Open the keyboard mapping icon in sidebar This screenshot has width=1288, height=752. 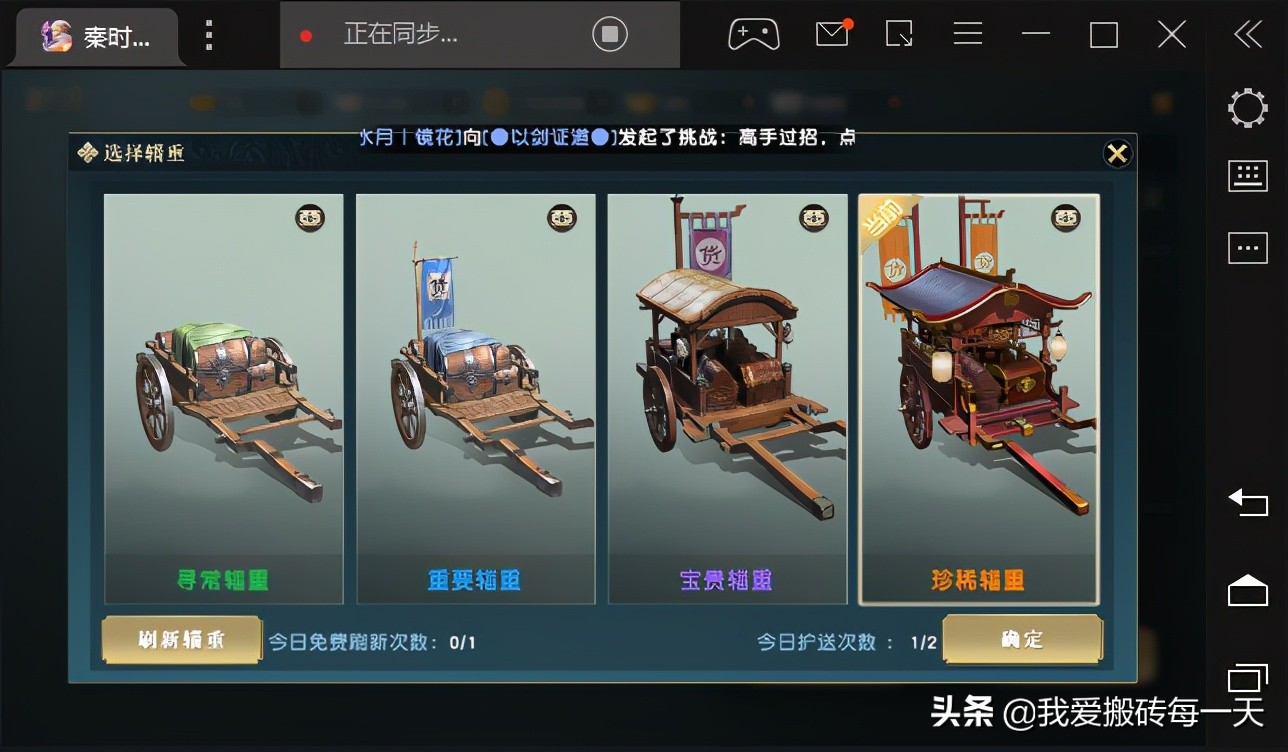(x=1246, y=174)
